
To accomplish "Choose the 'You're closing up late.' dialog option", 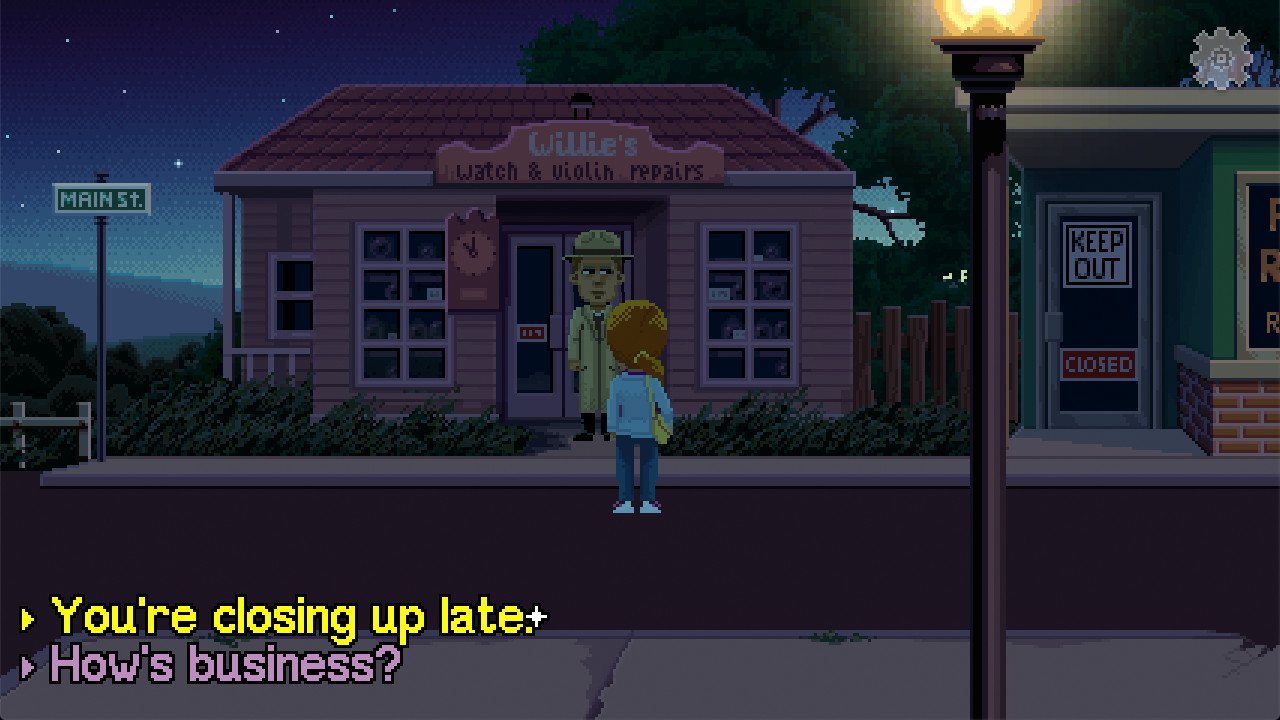I will pyautogui.click(x=290, y=616).
